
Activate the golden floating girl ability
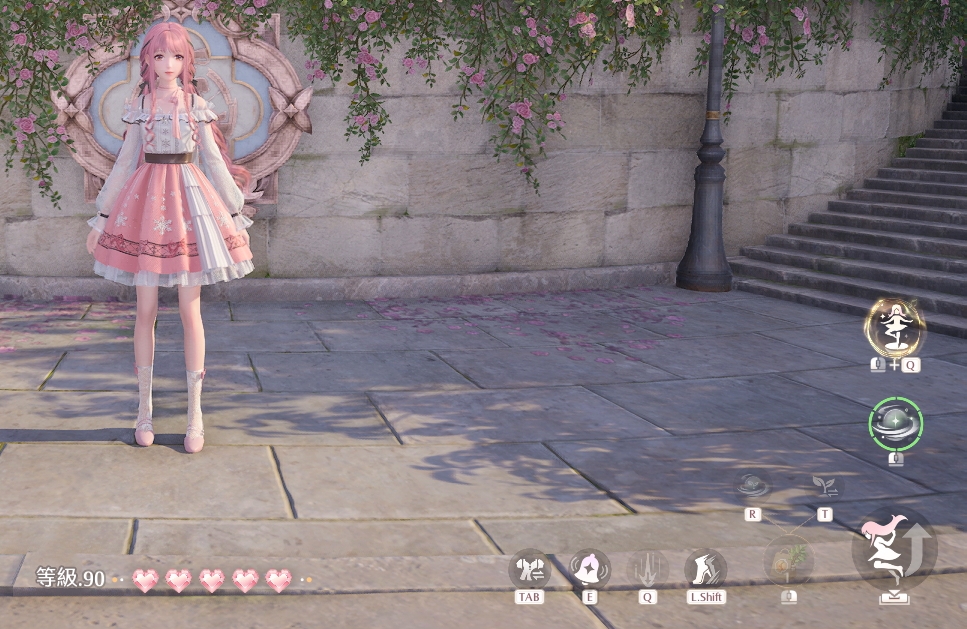pos(895,327)
